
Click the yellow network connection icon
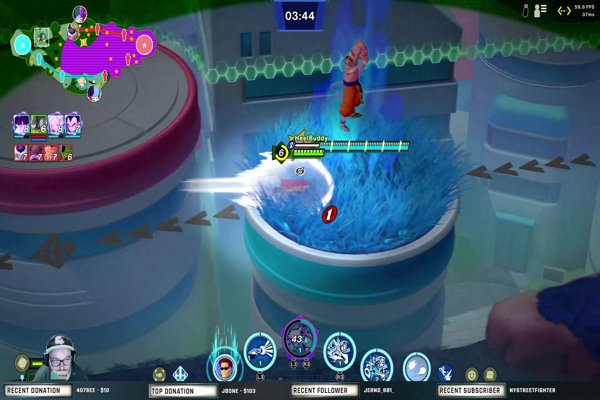563,11
